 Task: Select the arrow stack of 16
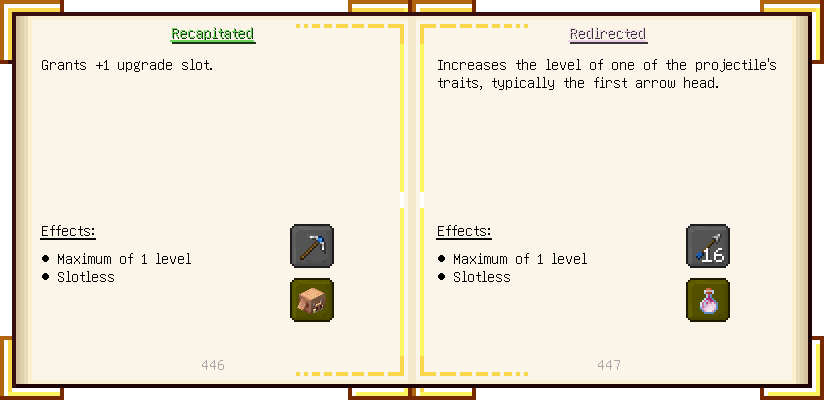(x=708, y=246)
